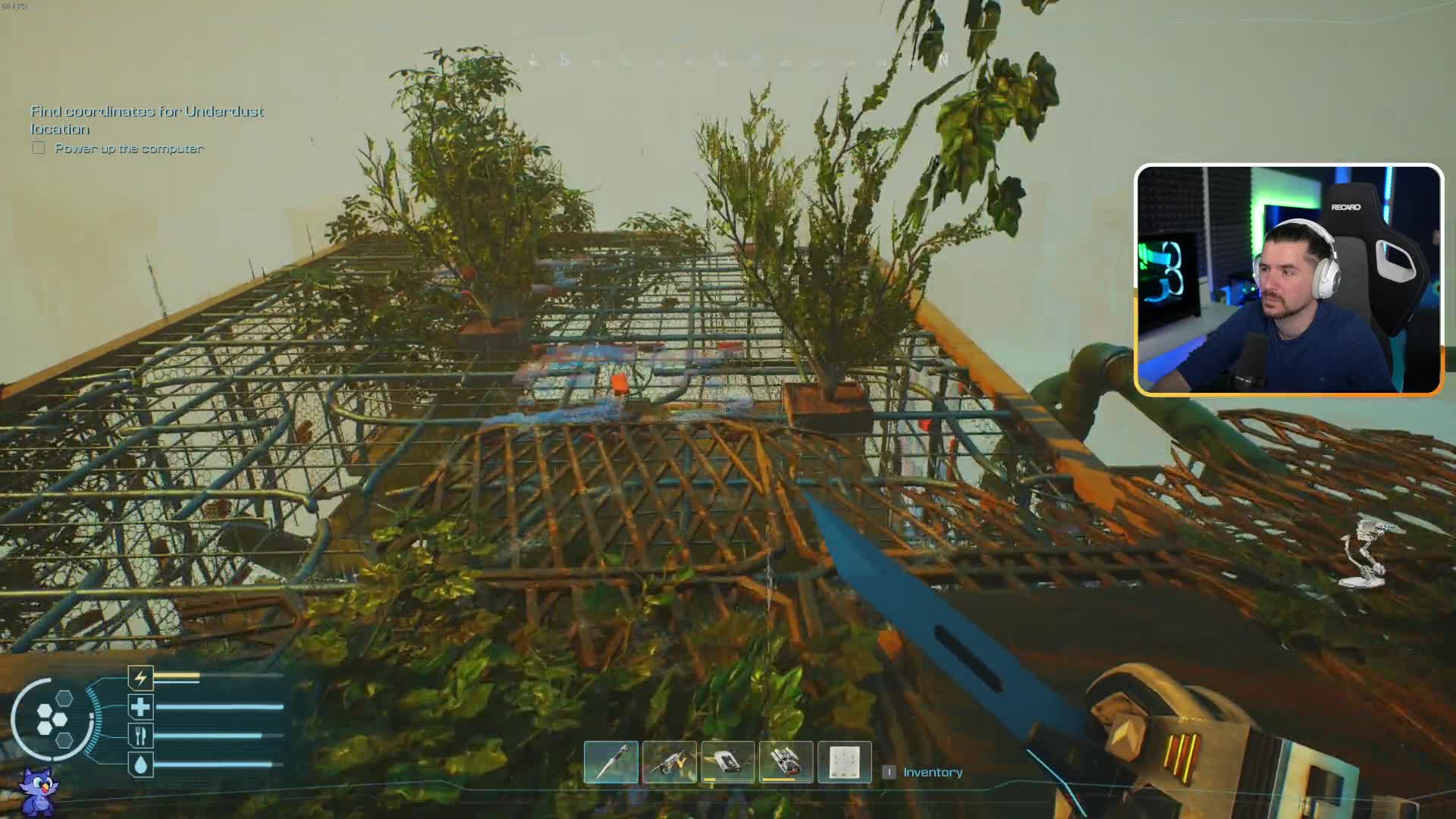This screenshot has width=1456, height=819.
Task: Open the Inventory label
Action: 932,772
